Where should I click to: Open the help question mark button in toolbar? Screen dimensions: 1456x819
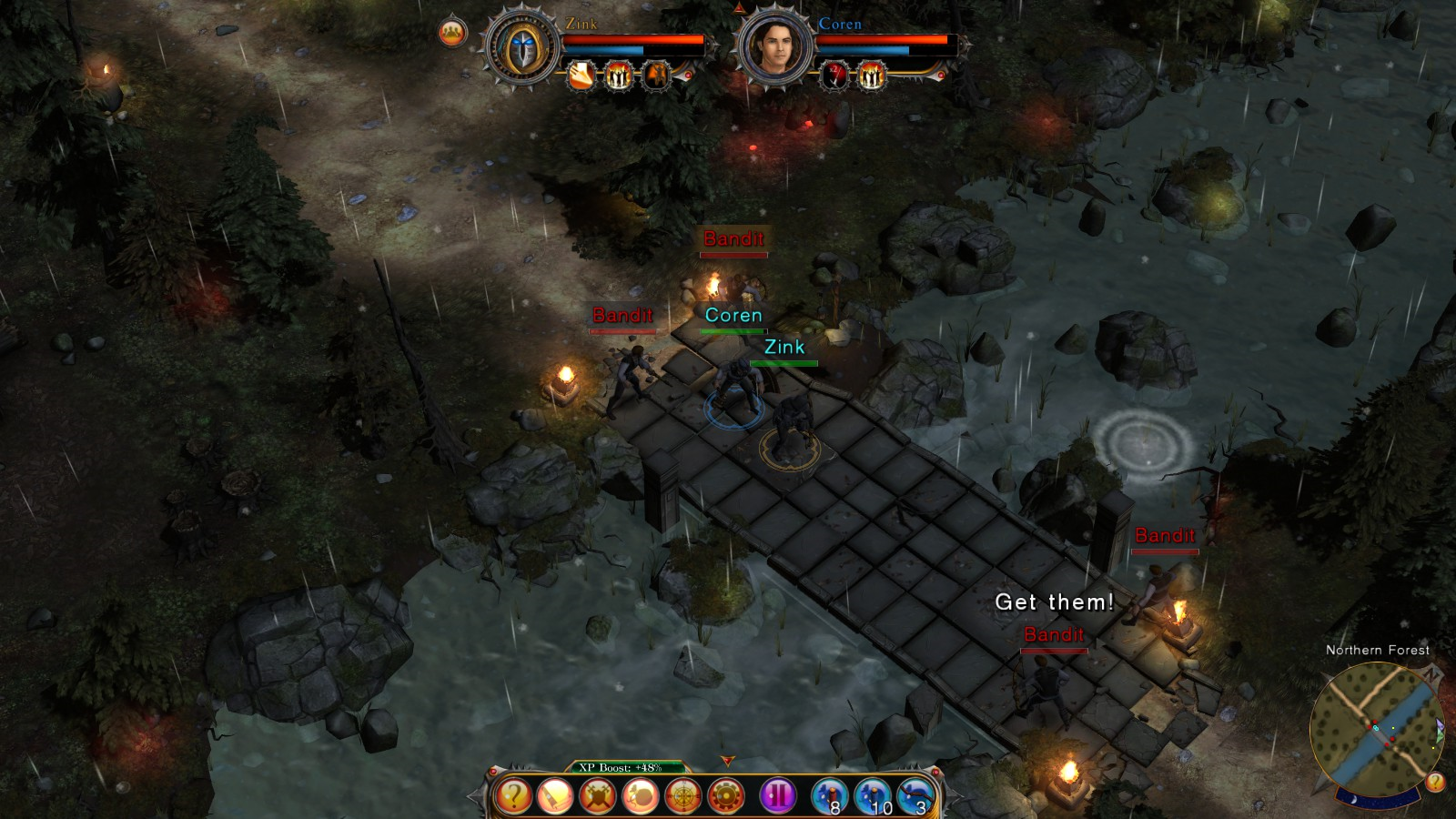(512, 796)
